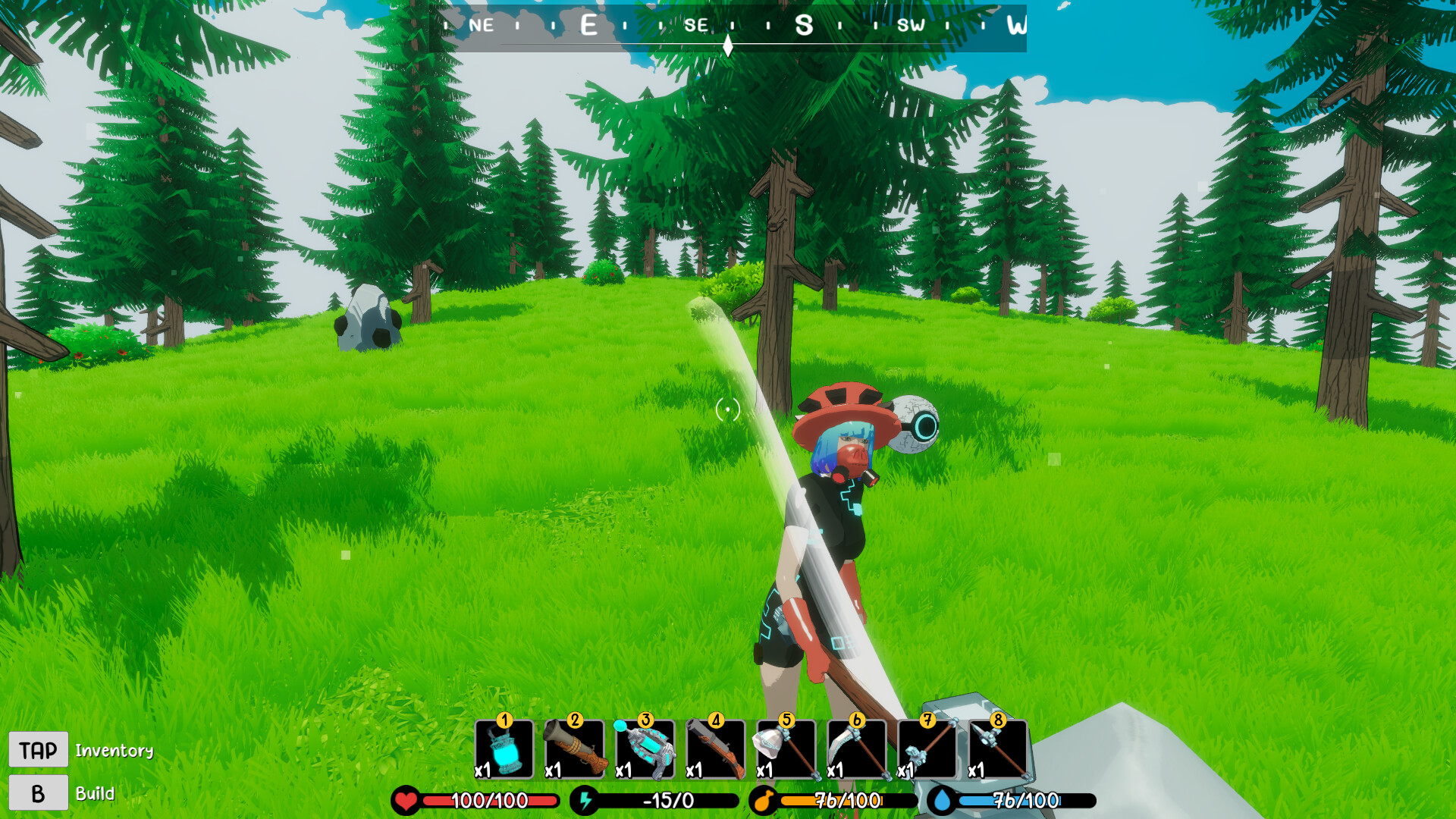The width and height of the screenshot is (1456, 819).
Task: Click the heart icon on the health bar
Action: (x=406, y=798)
